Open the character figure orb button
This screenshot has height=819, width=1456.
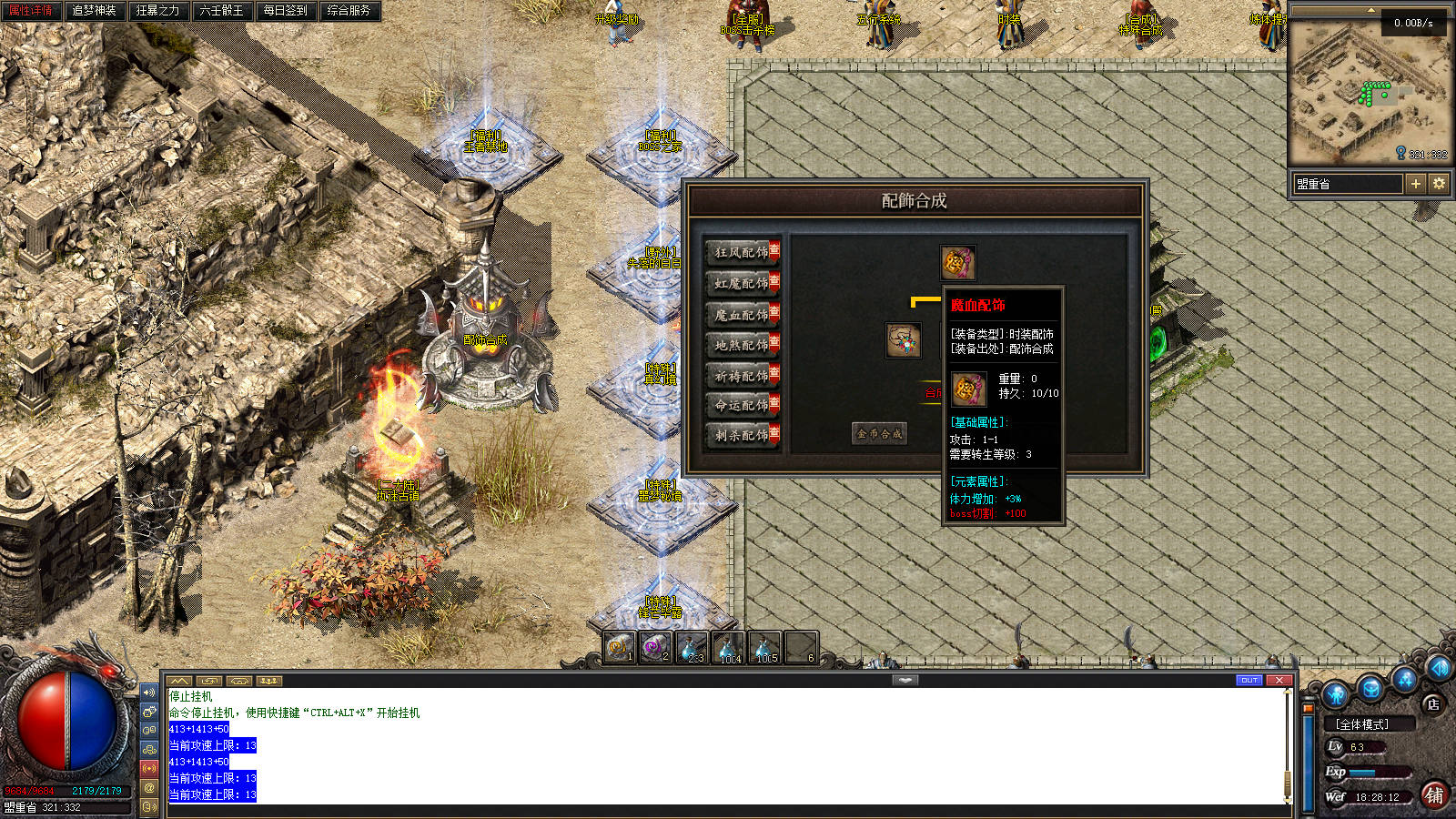(1336, 695)
